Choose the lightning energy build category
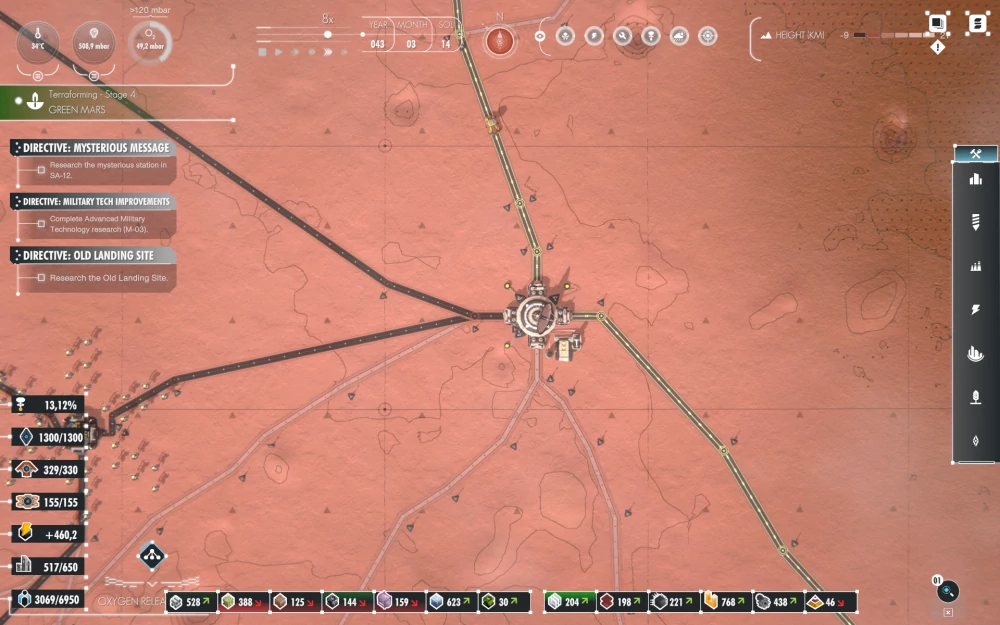 (x=976, y=310)
